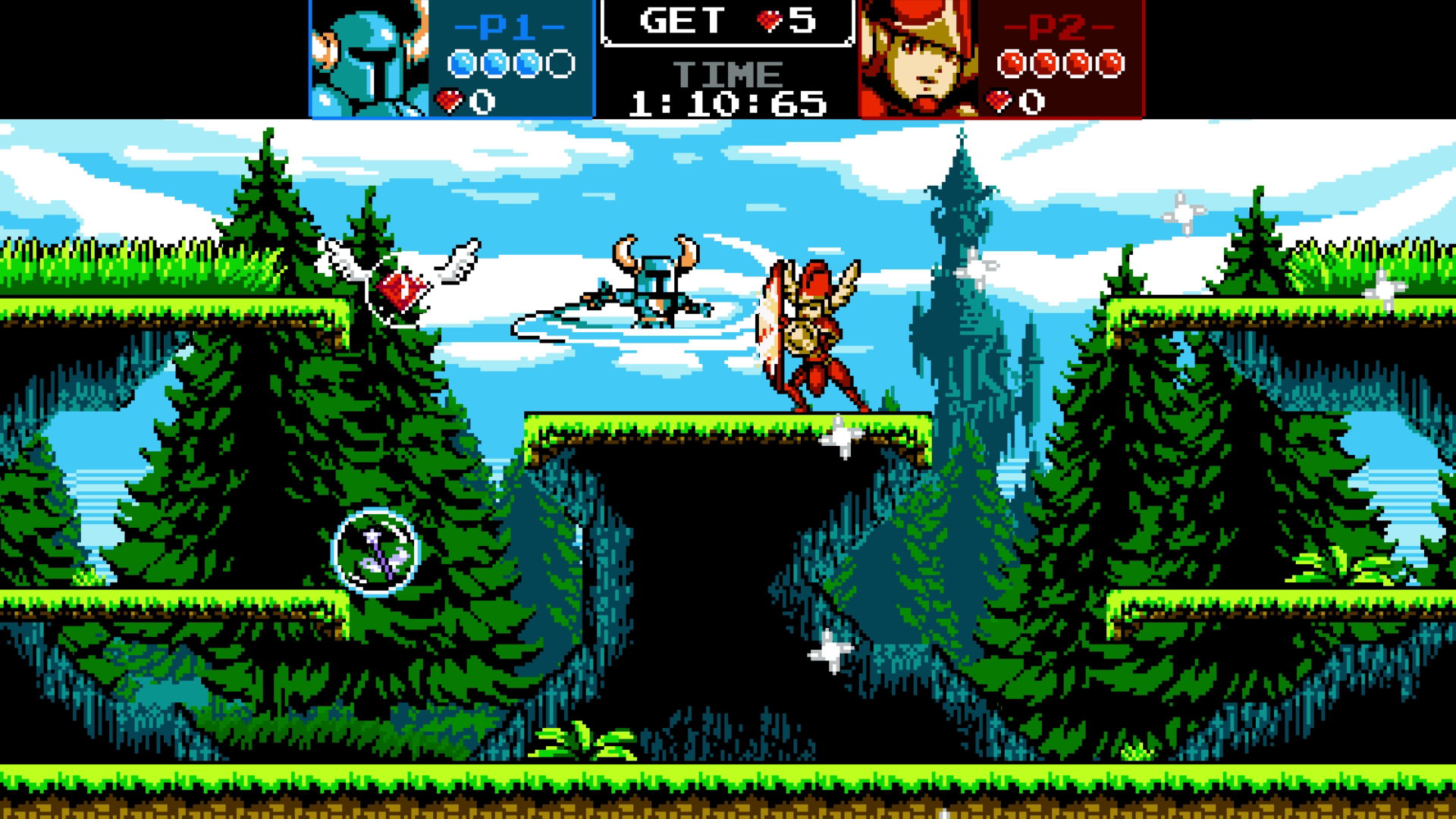
Task: Click the countdown timer reading 1:10:65
Action: [728, 102]
